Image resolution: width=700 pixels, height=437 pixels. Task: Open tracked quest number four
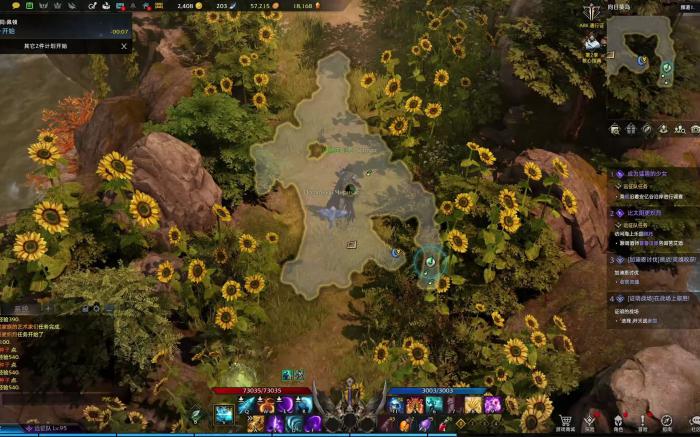click(660, 298)
